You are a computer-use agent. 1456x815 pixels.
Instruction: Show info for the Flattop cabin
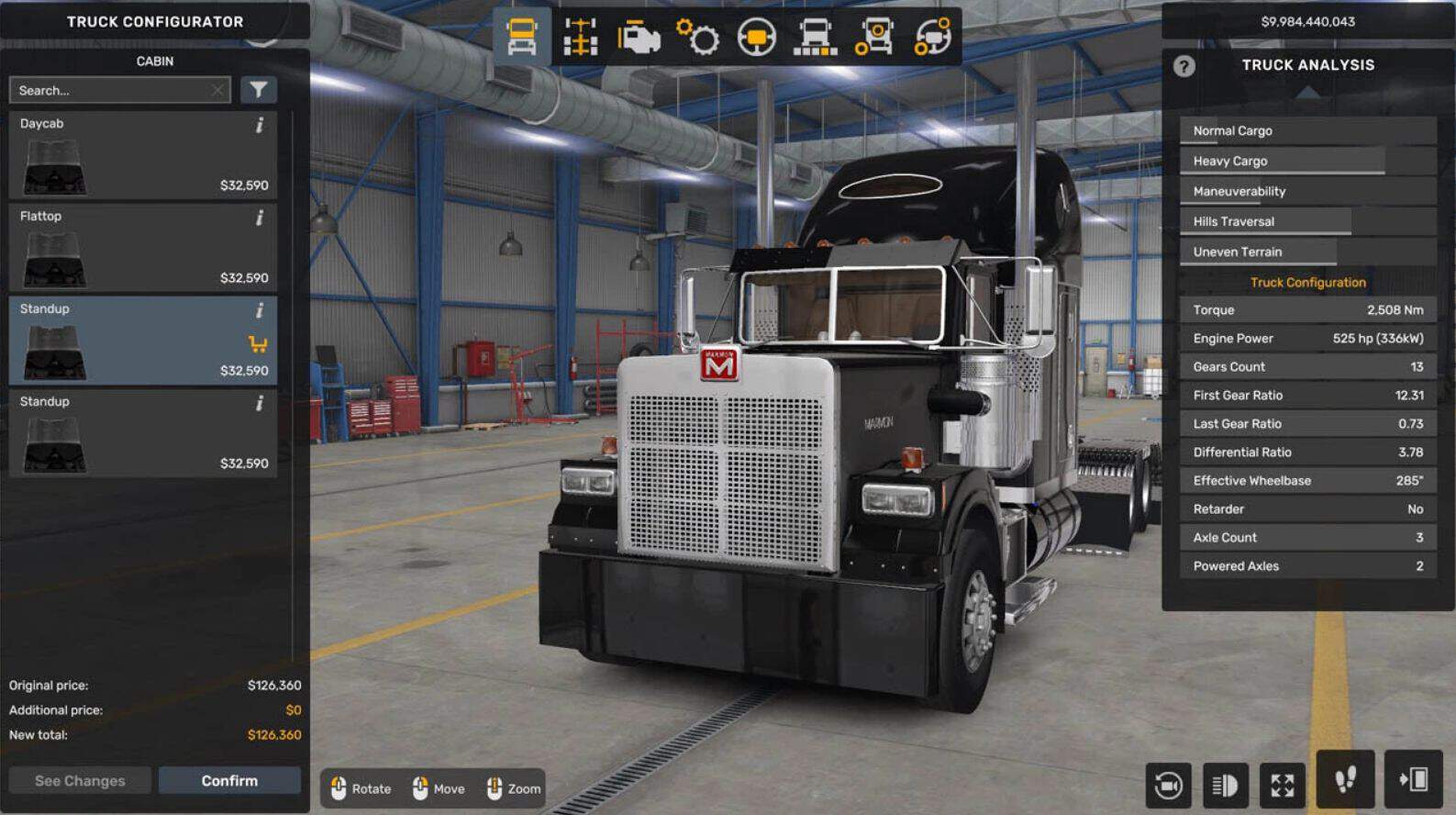pyautogui.click(x=260, y=218)
